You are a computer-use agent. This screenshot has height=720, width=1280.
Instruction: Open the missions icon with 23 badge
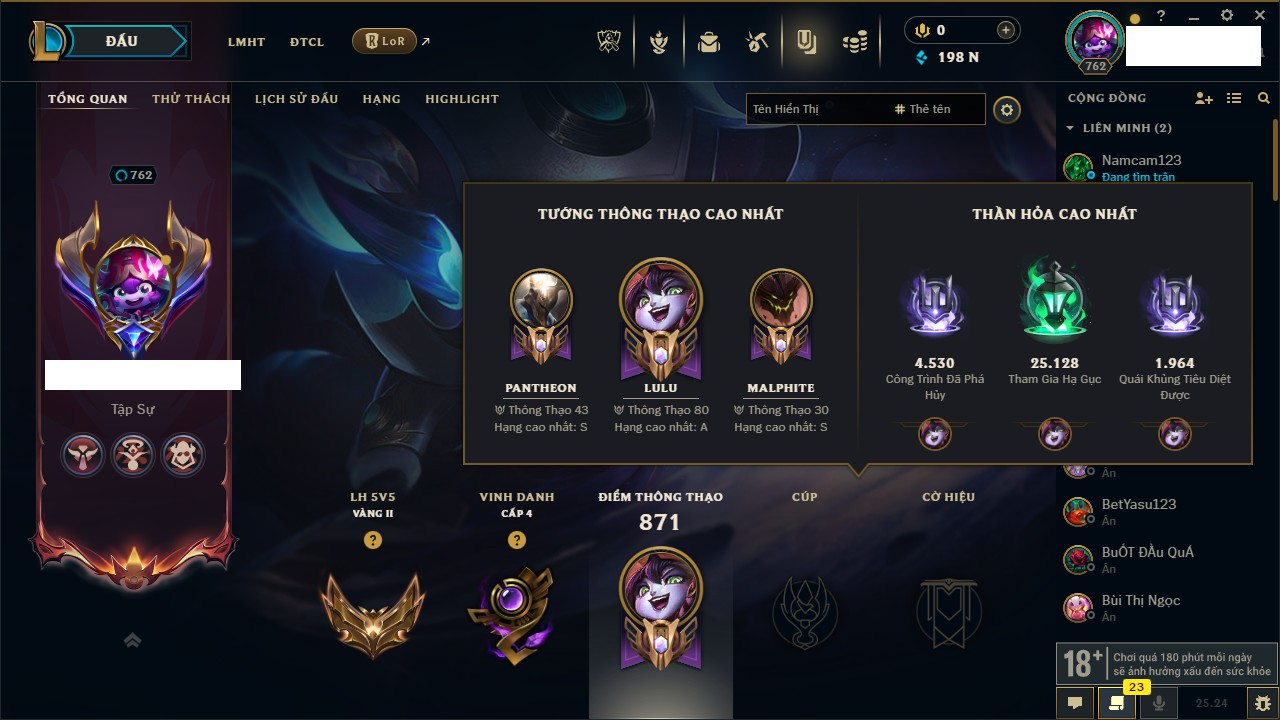[x=1116, y=703]
